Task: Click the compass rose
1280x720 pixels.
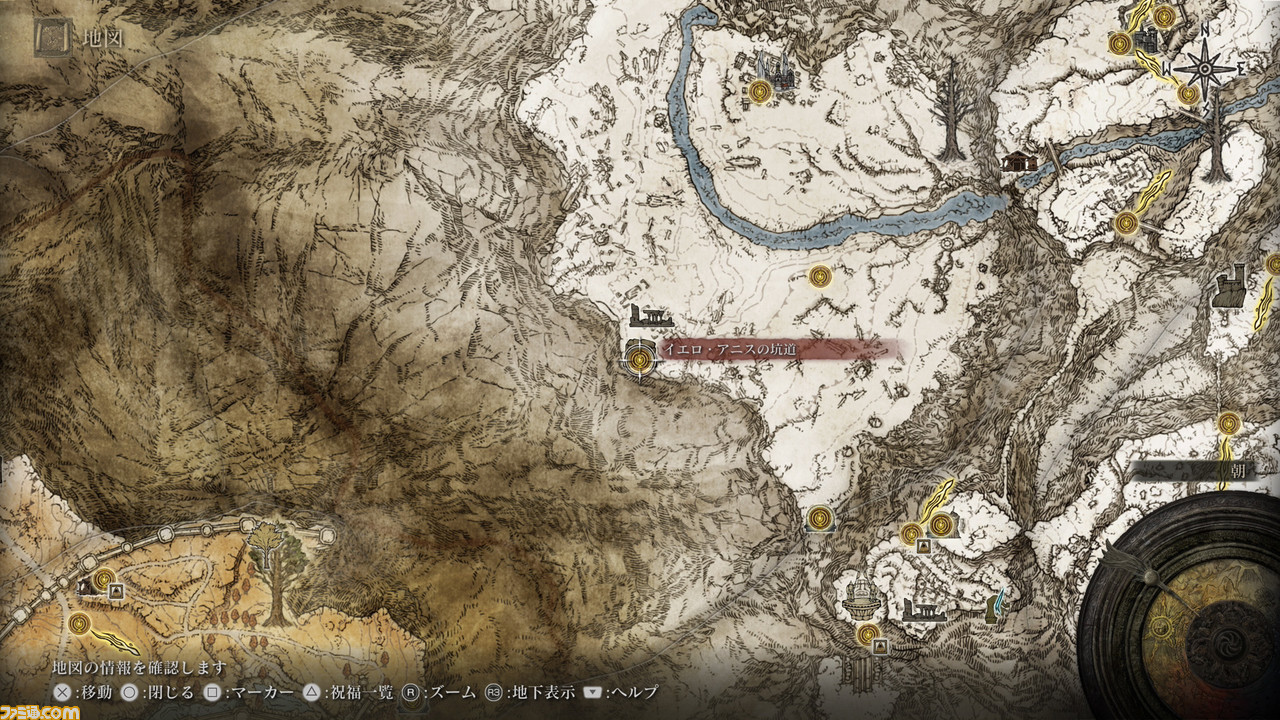Action: click(x=1206, y=70)
